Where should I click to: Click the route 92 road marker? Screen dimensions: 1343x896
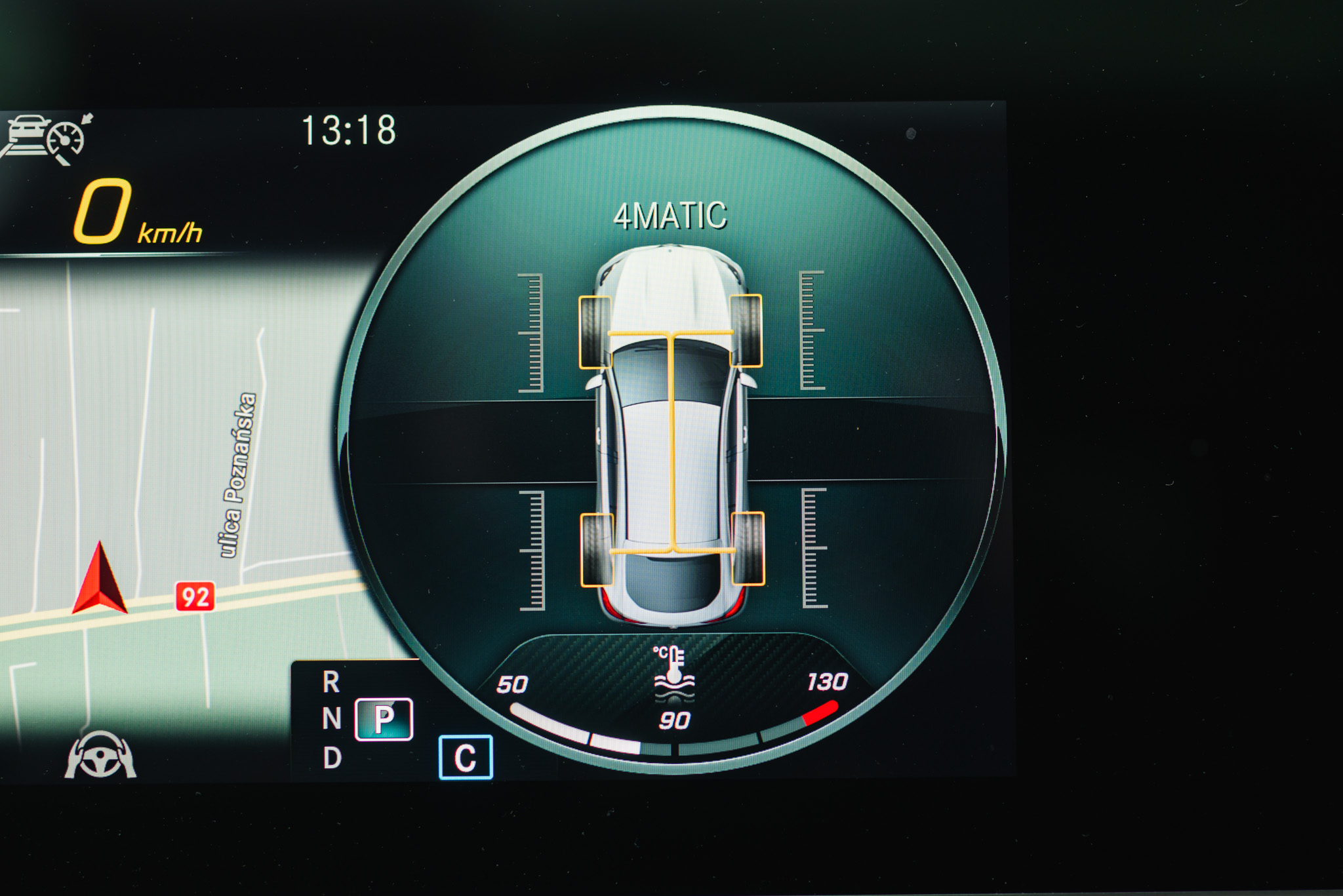click(195, 596)
